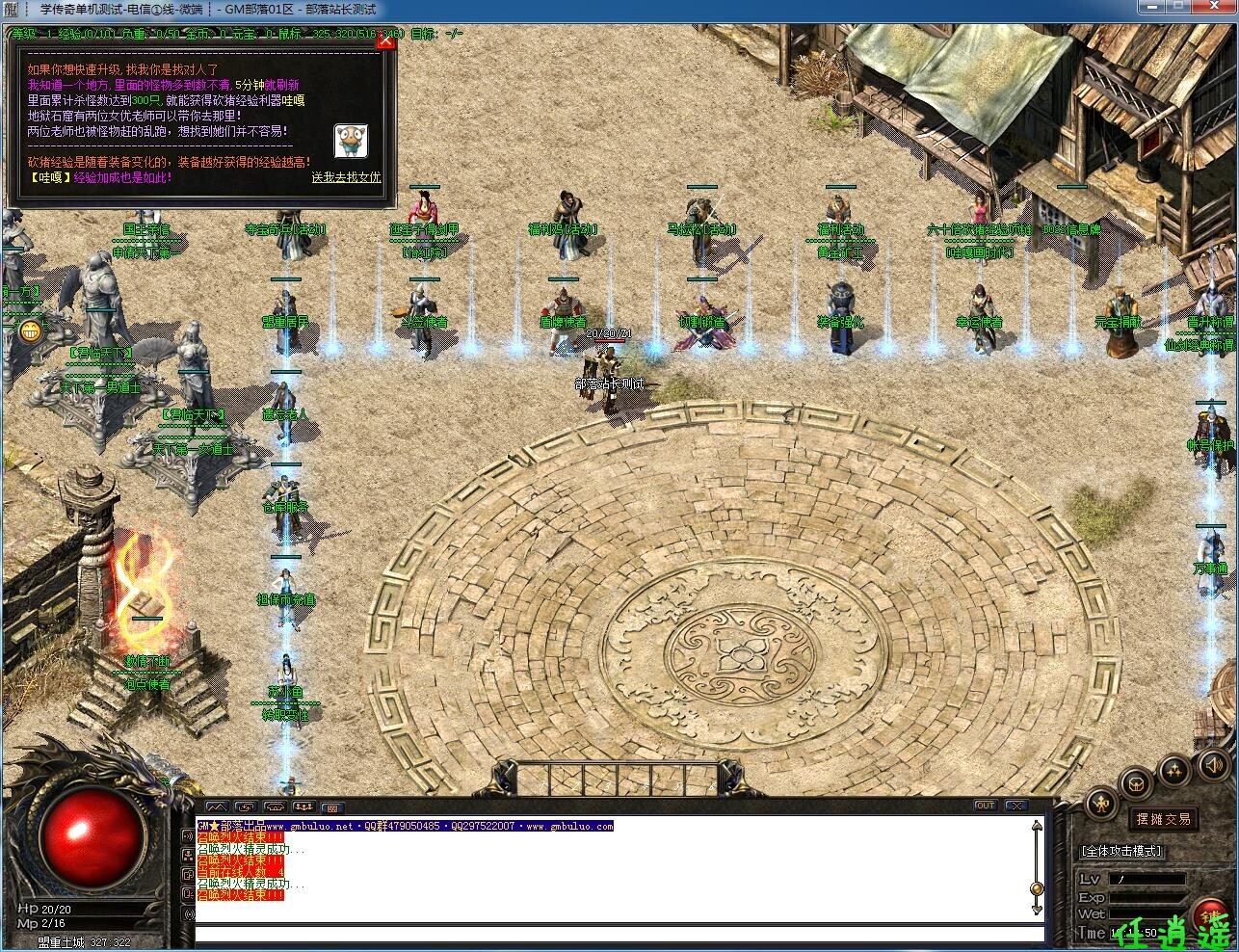The width and height of the screenshot is (1239, 952).
Task: Click the mountain-shaped icon in the chat toolbar
Action: [217, 807]
